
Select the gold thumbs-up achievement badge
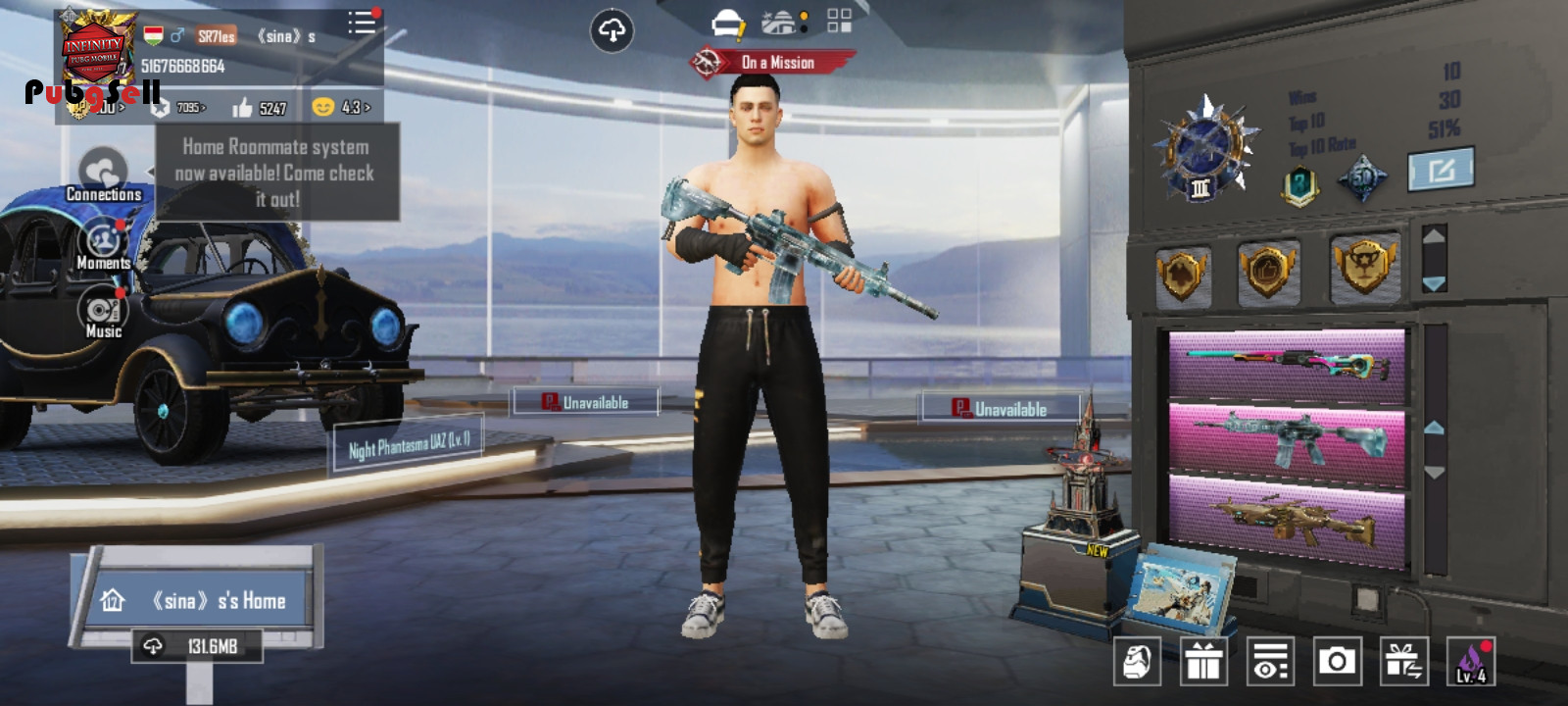tap(1268, 270)
